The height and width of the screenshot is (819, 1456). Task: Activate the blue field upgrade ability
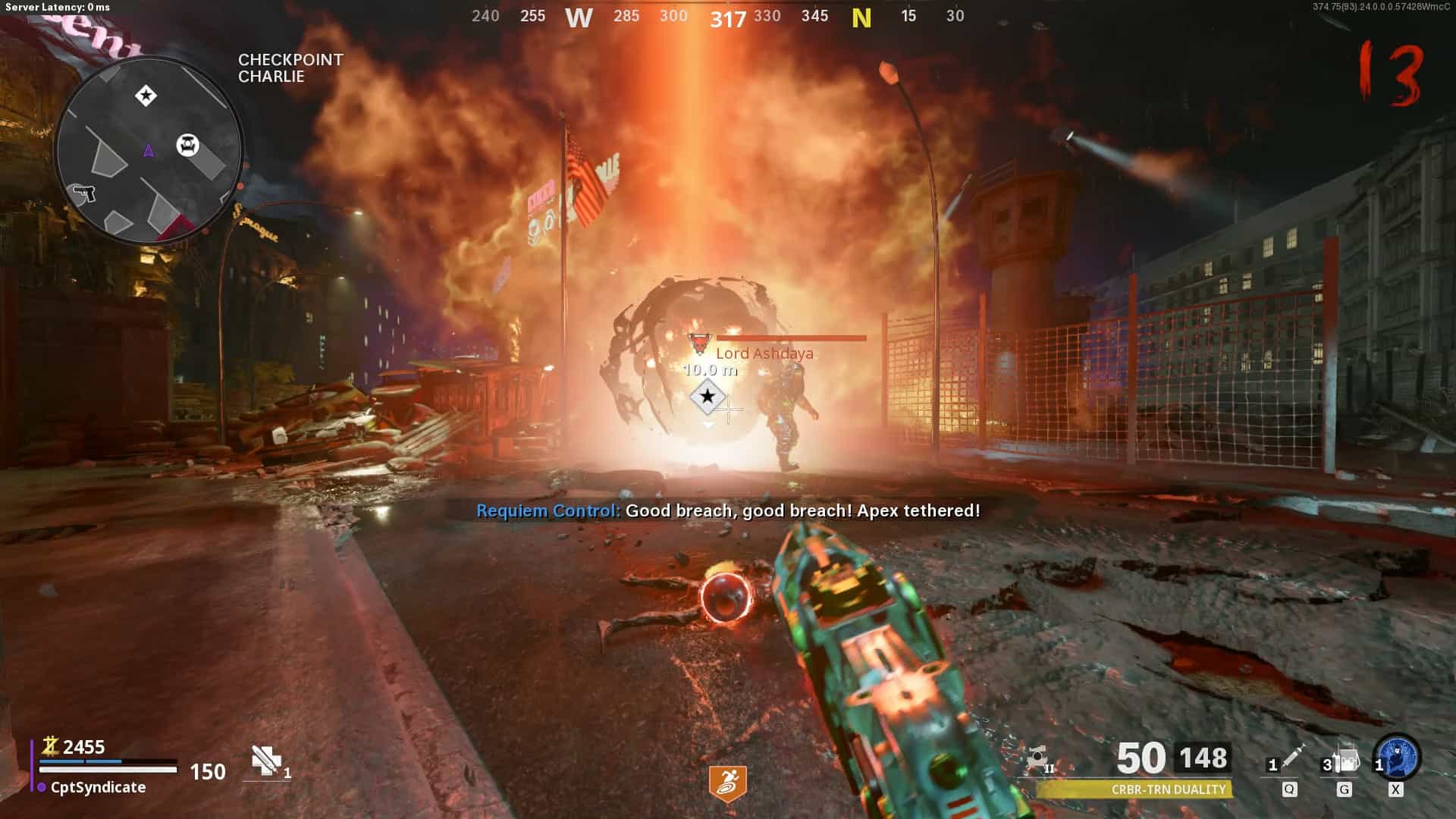[x=1398, y=757]
